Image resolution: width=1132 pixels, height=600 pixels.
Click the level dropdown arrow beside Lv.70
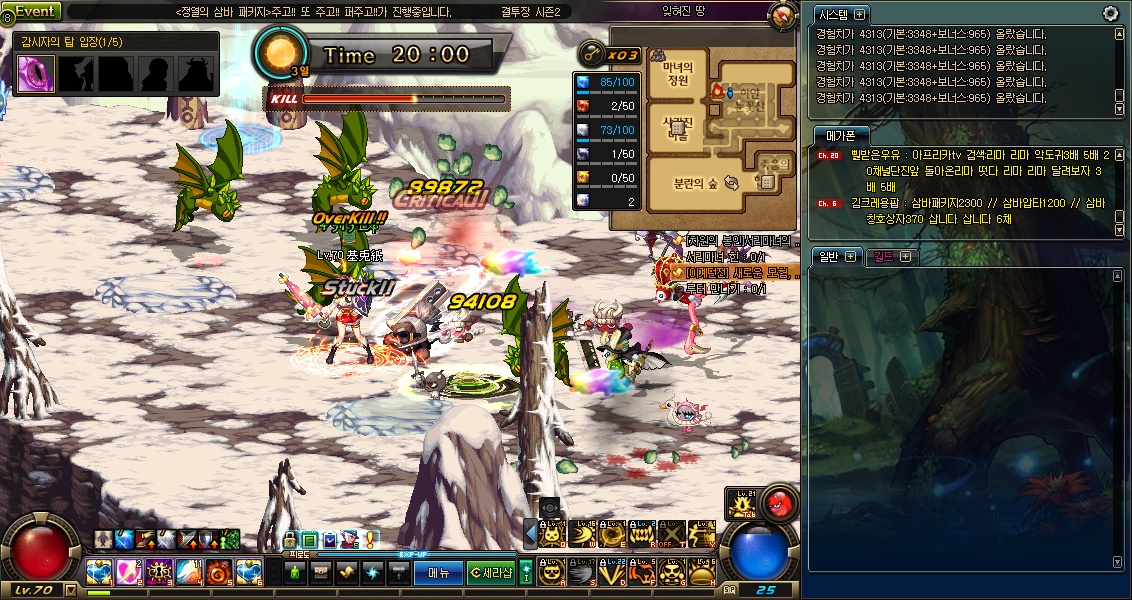coord(70,590)
